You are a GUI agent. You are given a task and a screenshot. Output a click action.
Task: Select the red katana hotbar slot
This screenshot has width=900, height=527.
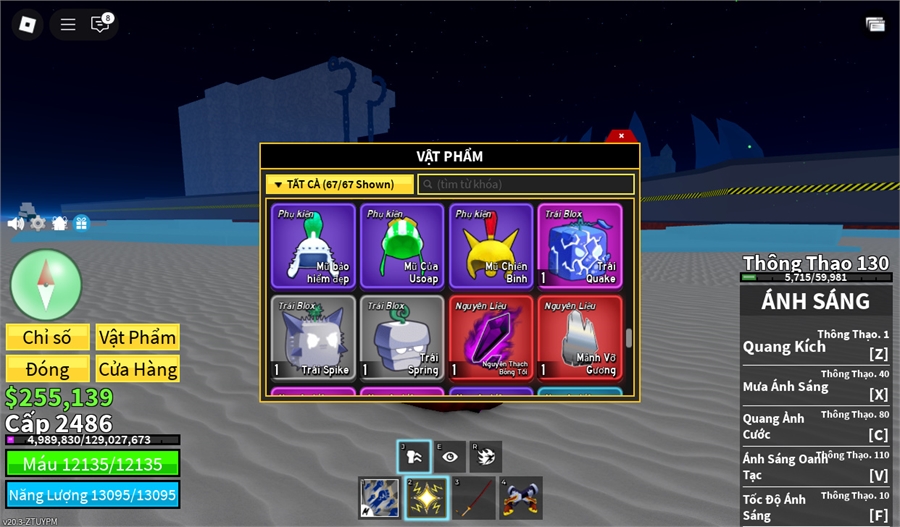(473, 498)
